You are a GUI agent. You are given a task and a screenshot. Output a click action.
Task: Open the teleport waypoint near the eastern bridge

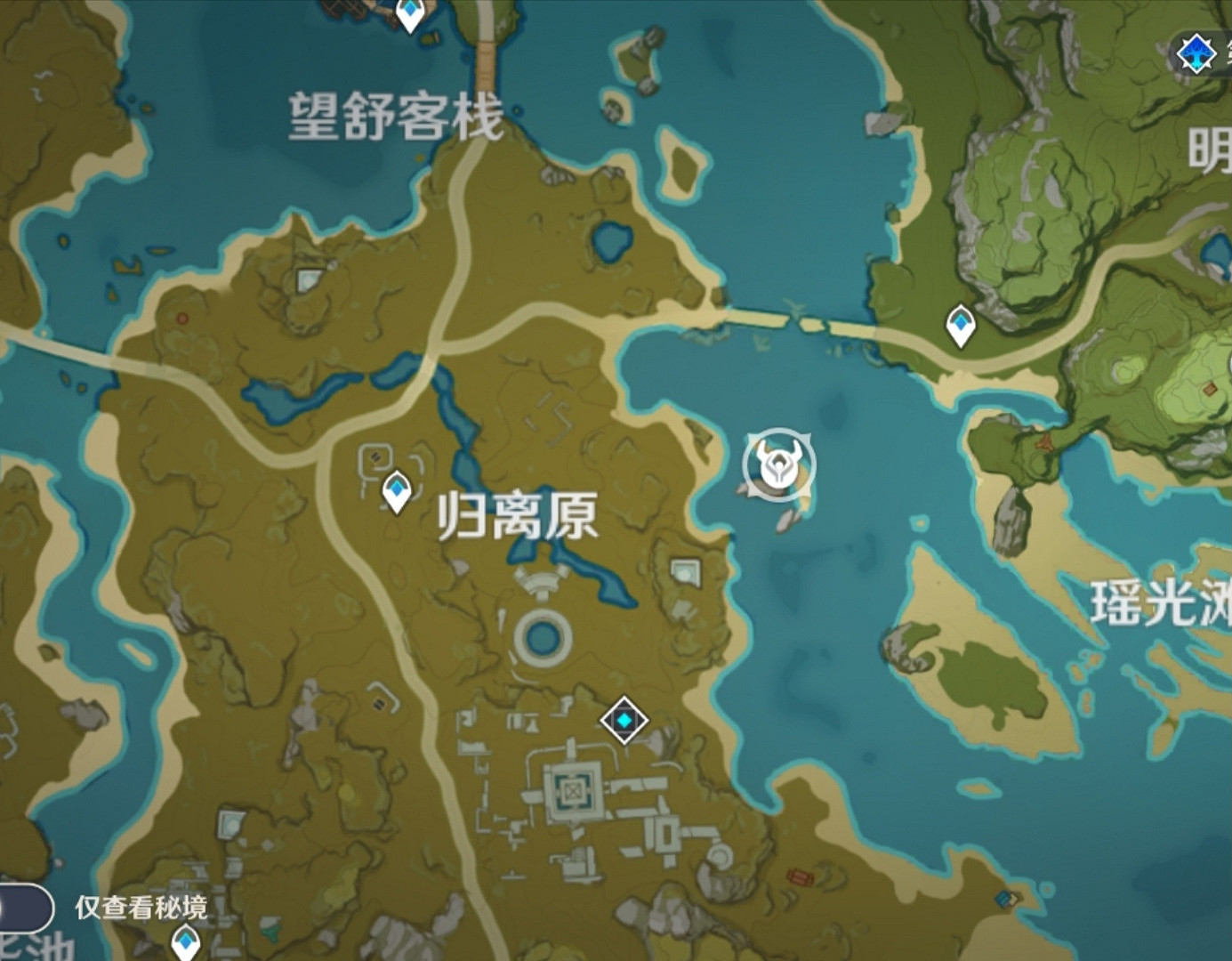[959, 323]
